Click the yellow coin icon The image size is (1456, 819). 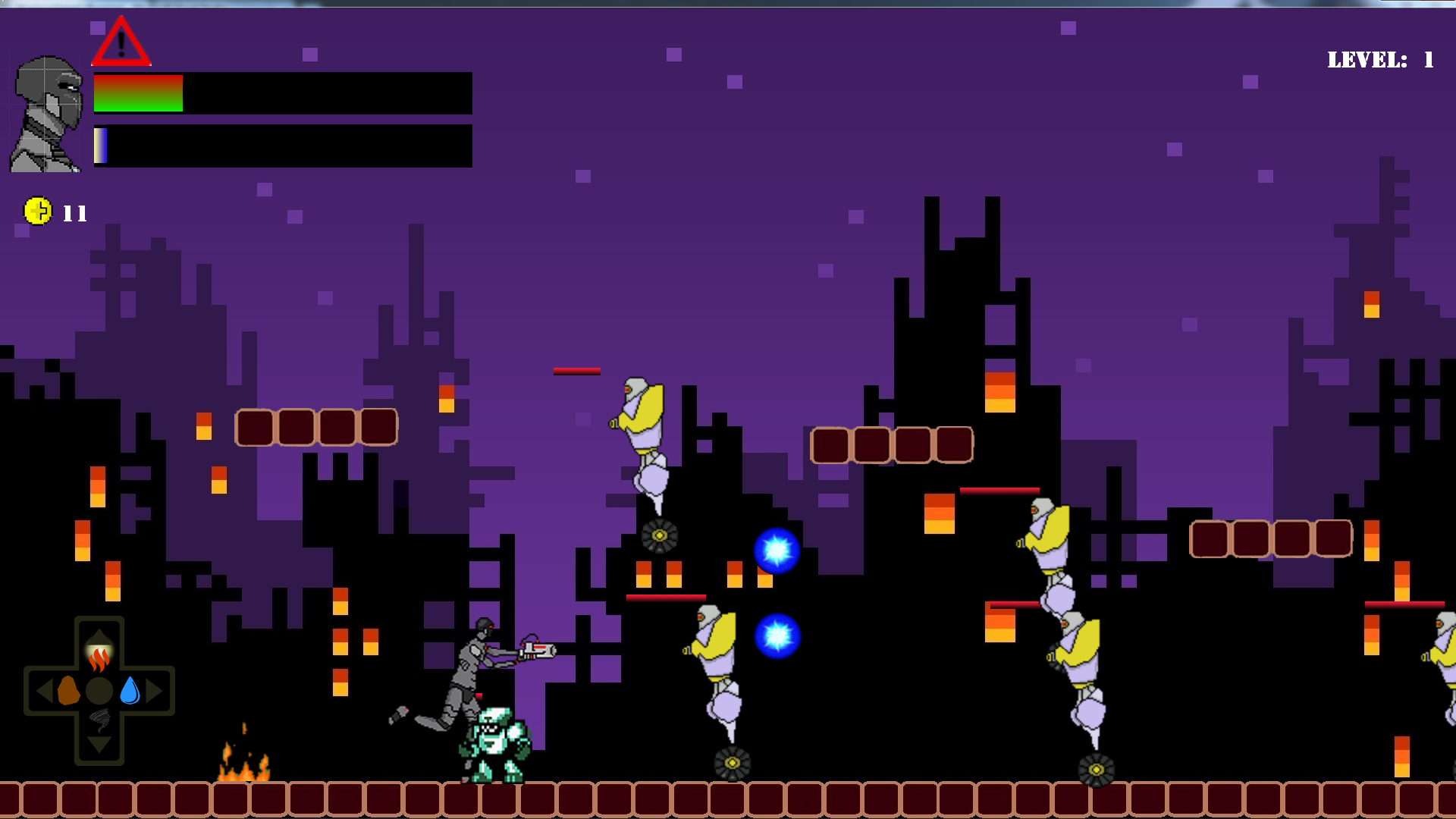pos(38,211)
